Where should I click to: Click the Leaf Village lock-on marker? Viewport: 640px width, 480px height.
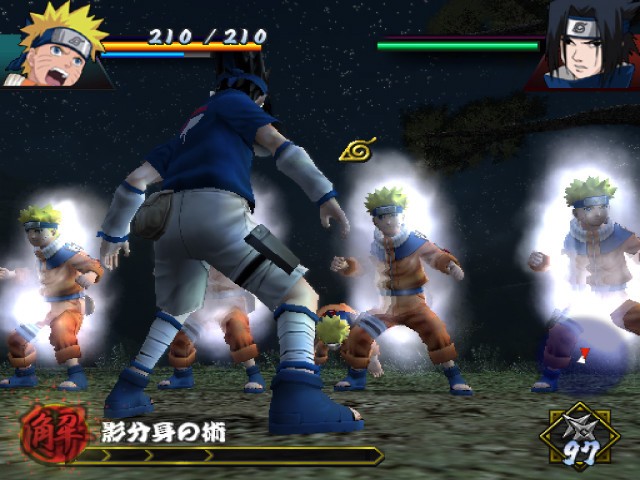click(x=357, y=151)
